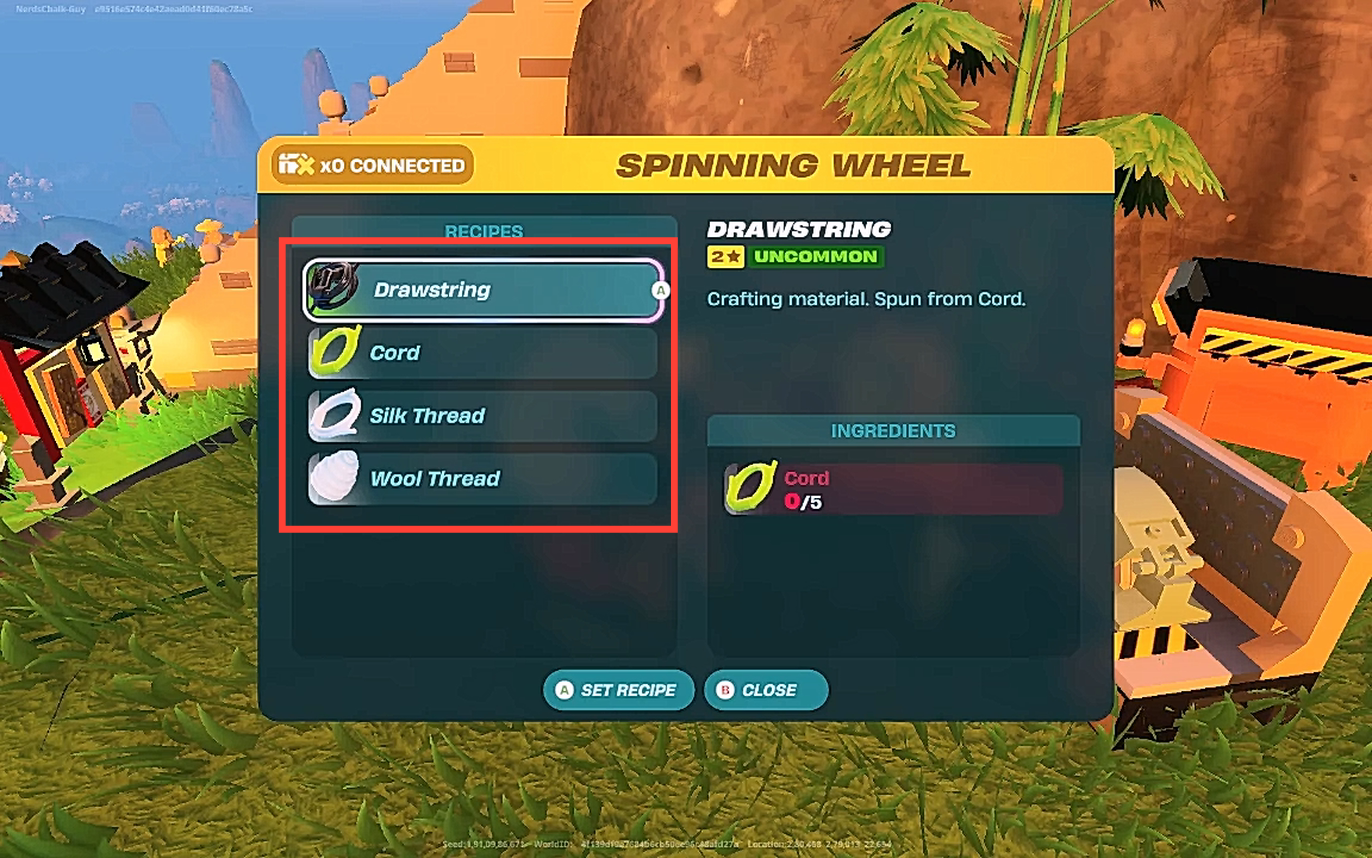Click the Set Recipe button
The height and width of the screenshot is (858, 1372).
click(618, 690)
